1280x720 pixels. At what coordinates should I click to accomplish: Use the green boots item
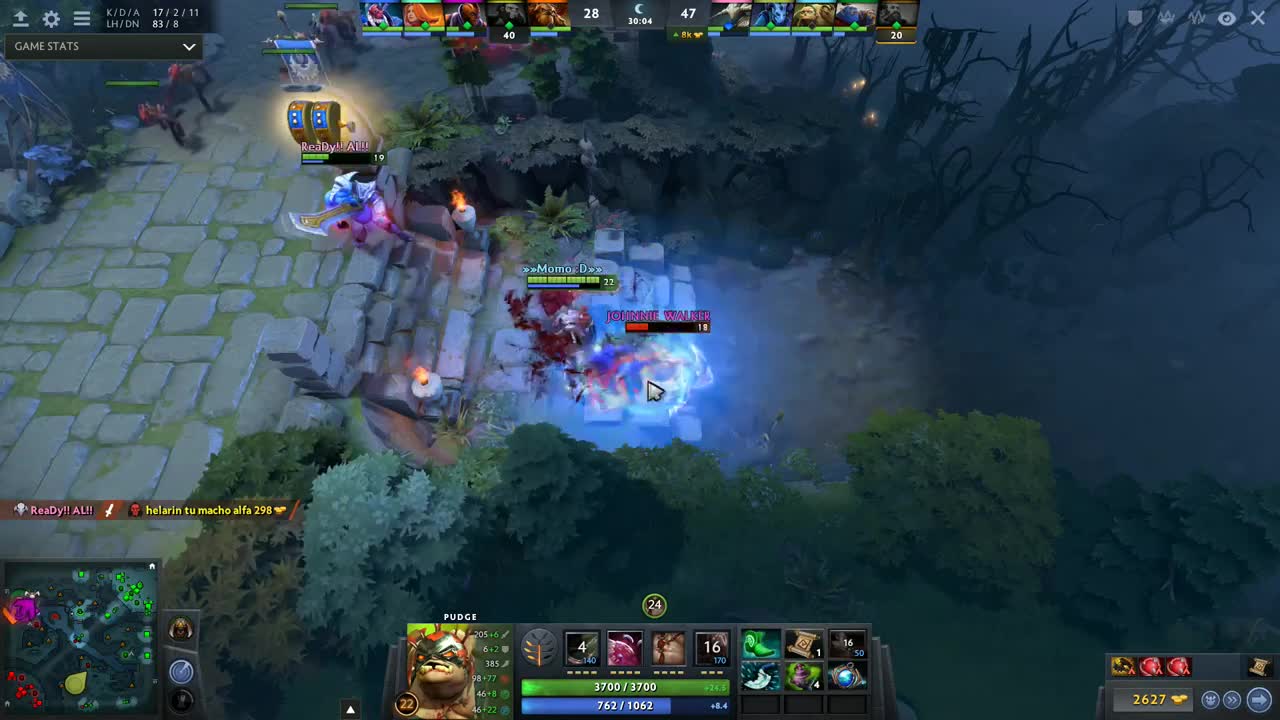[760, 645]
